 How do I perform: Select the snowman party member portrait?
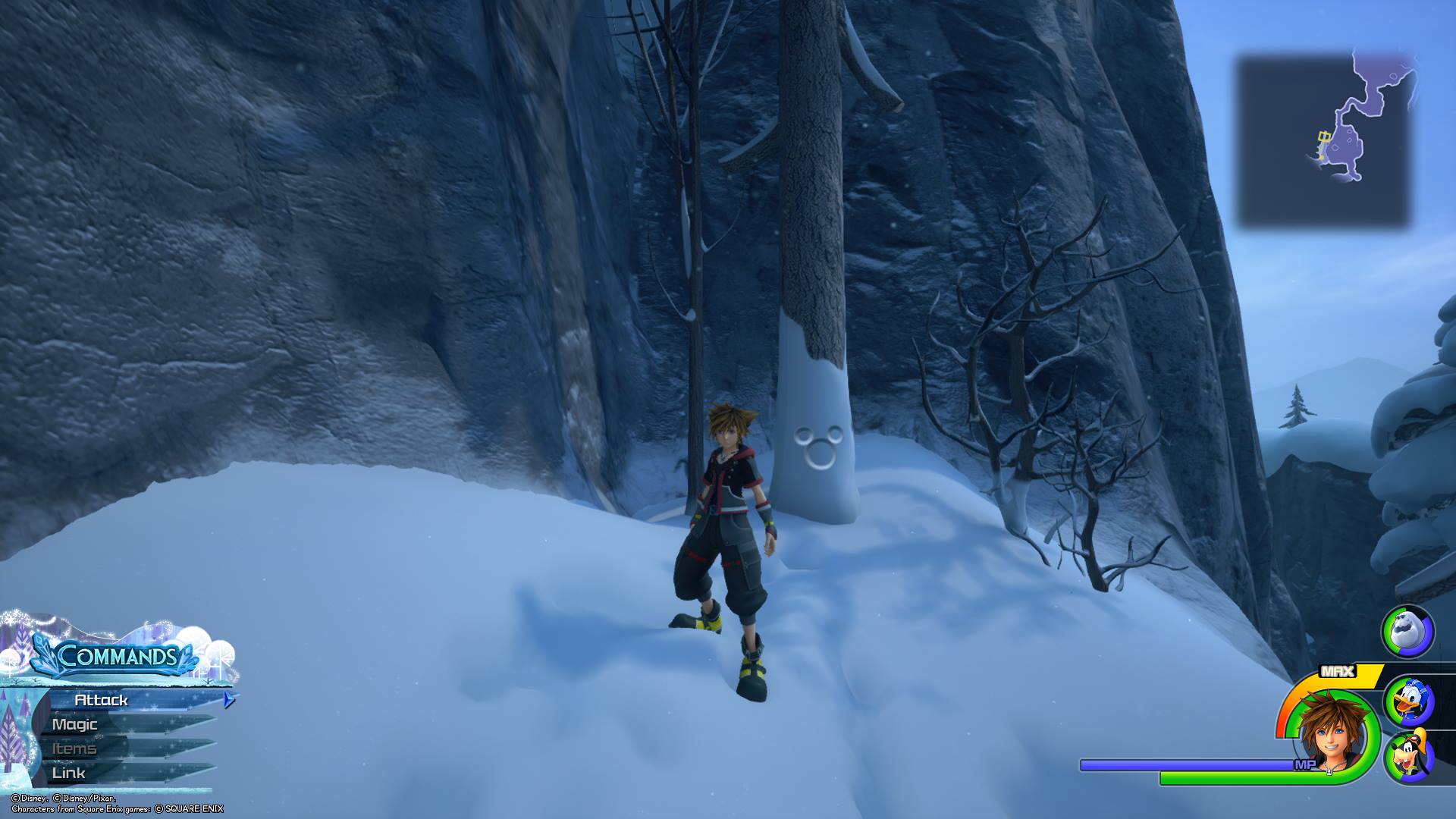click(1407, 631)
